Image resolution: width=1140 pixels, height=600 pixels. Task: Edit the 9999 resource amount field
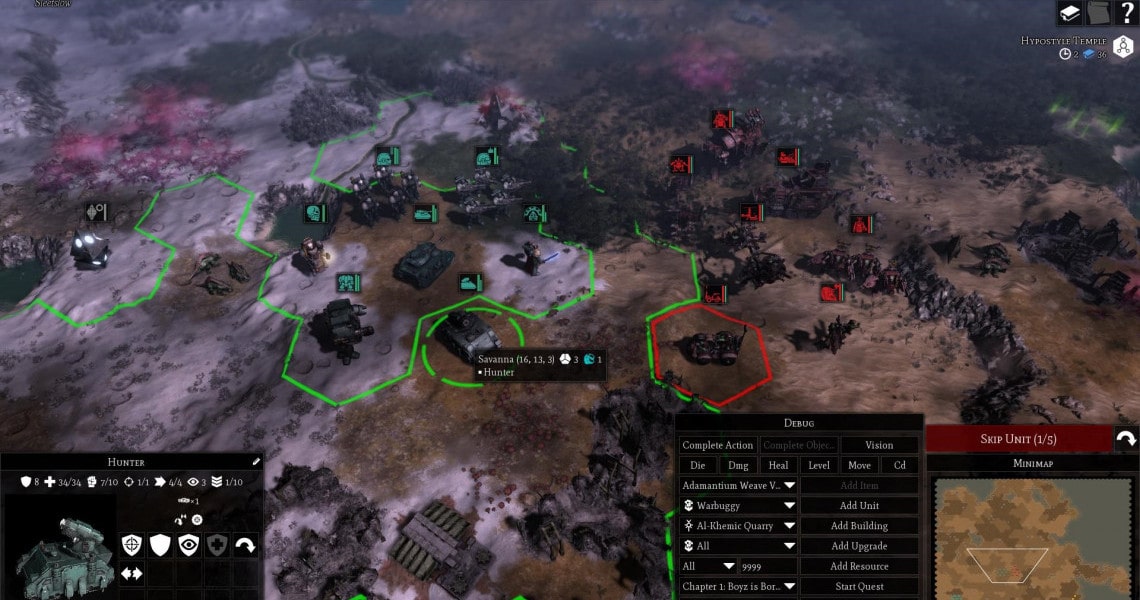(x=767, y=566)
